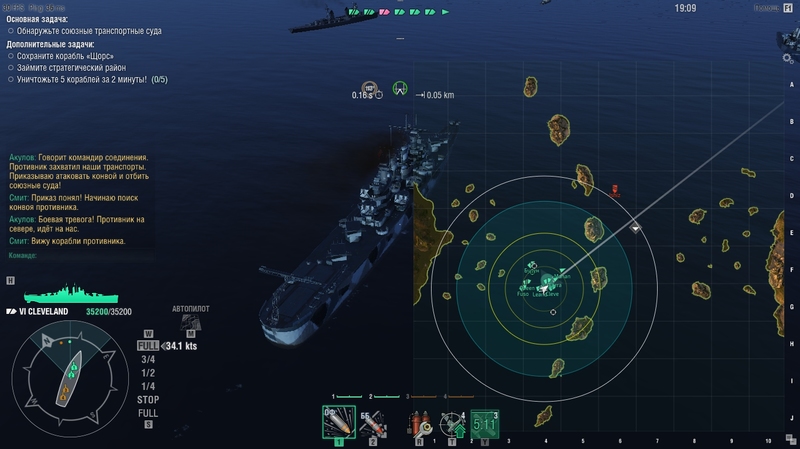800x449 pixels.
Task: Switch to the AP shell ammunition slot
Action: point(372,423)
